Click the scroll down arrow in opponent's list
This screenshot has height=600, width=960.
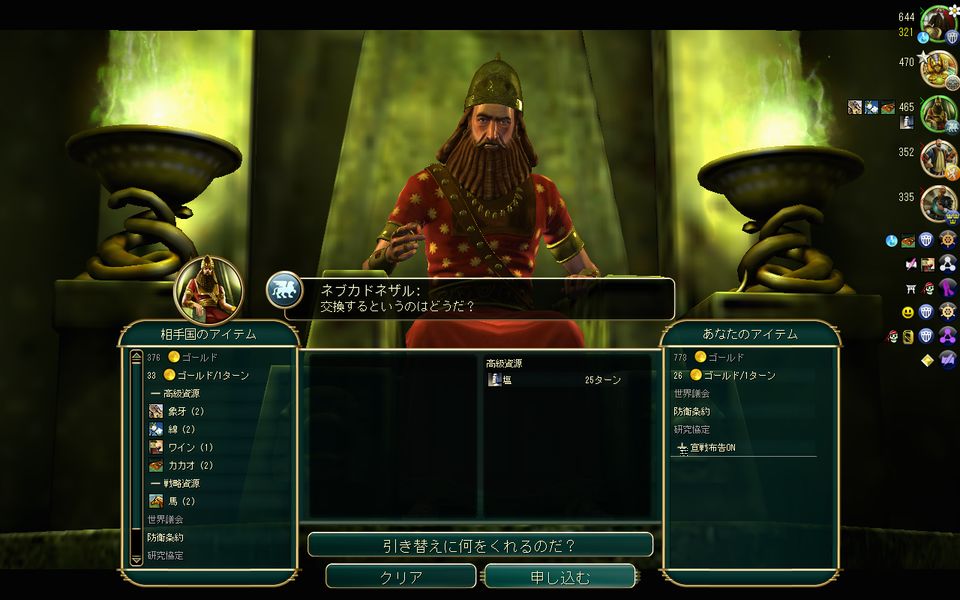tap(137, 559)
